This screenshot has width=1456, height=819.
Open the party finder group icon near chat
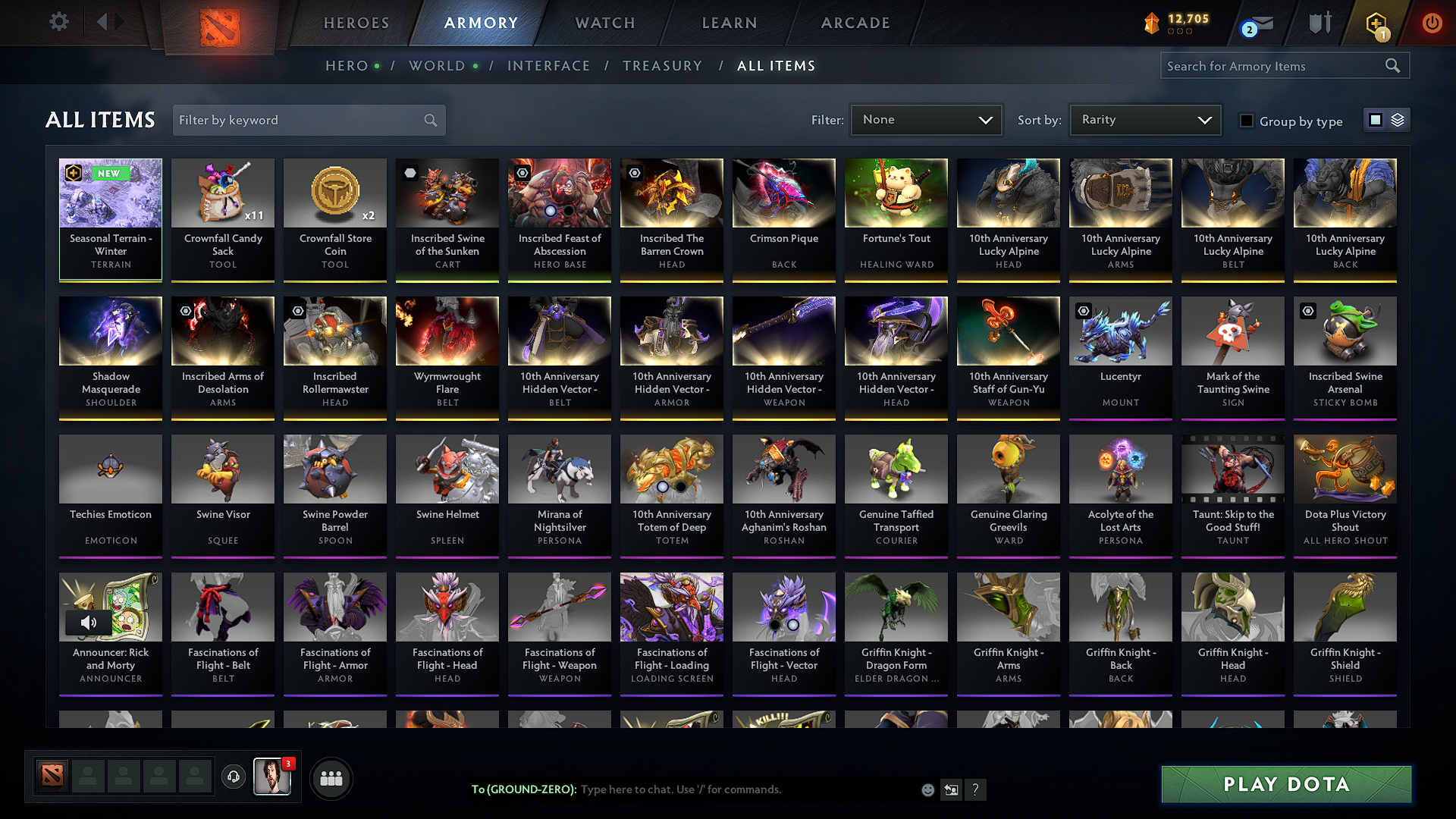(331, 777)
